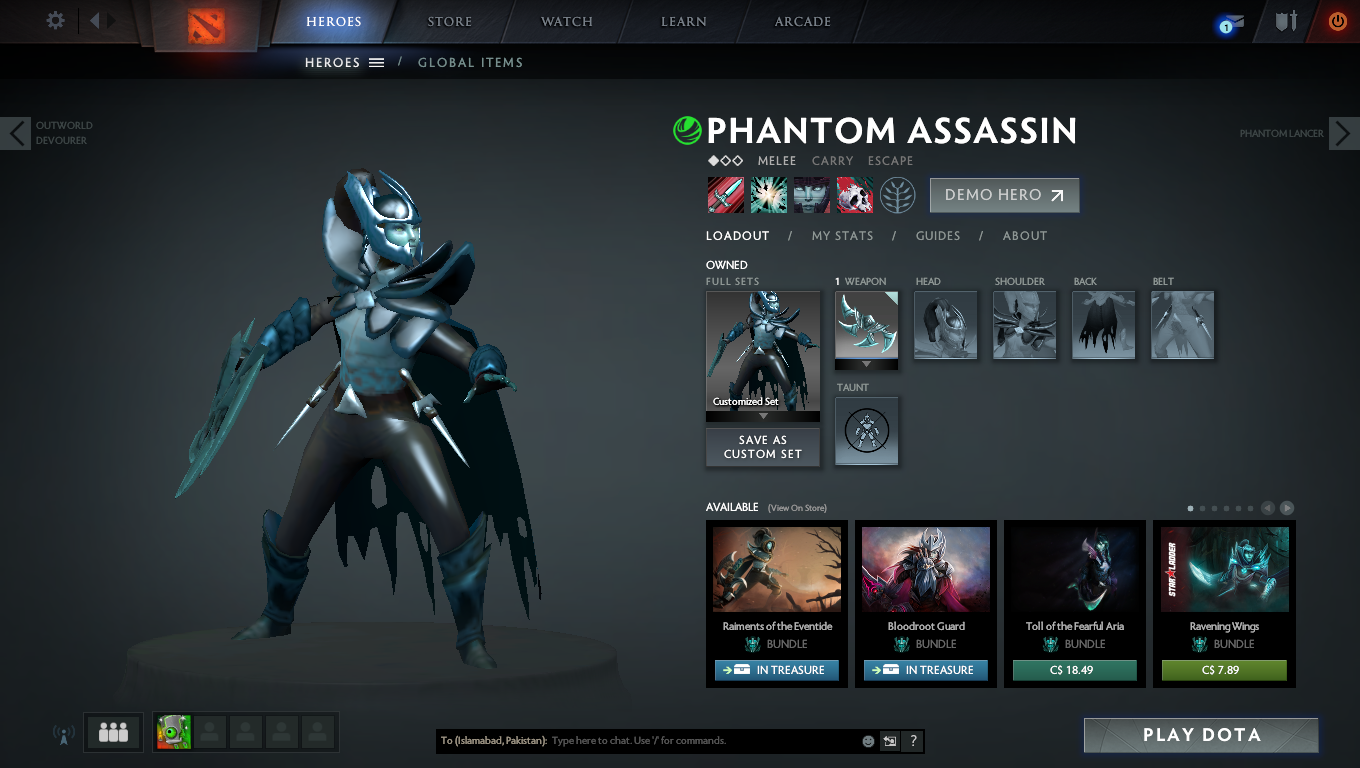The height and width of the screenshot is (768, 1360).
Task: Click the chat text input field
Action: [700, 741]
